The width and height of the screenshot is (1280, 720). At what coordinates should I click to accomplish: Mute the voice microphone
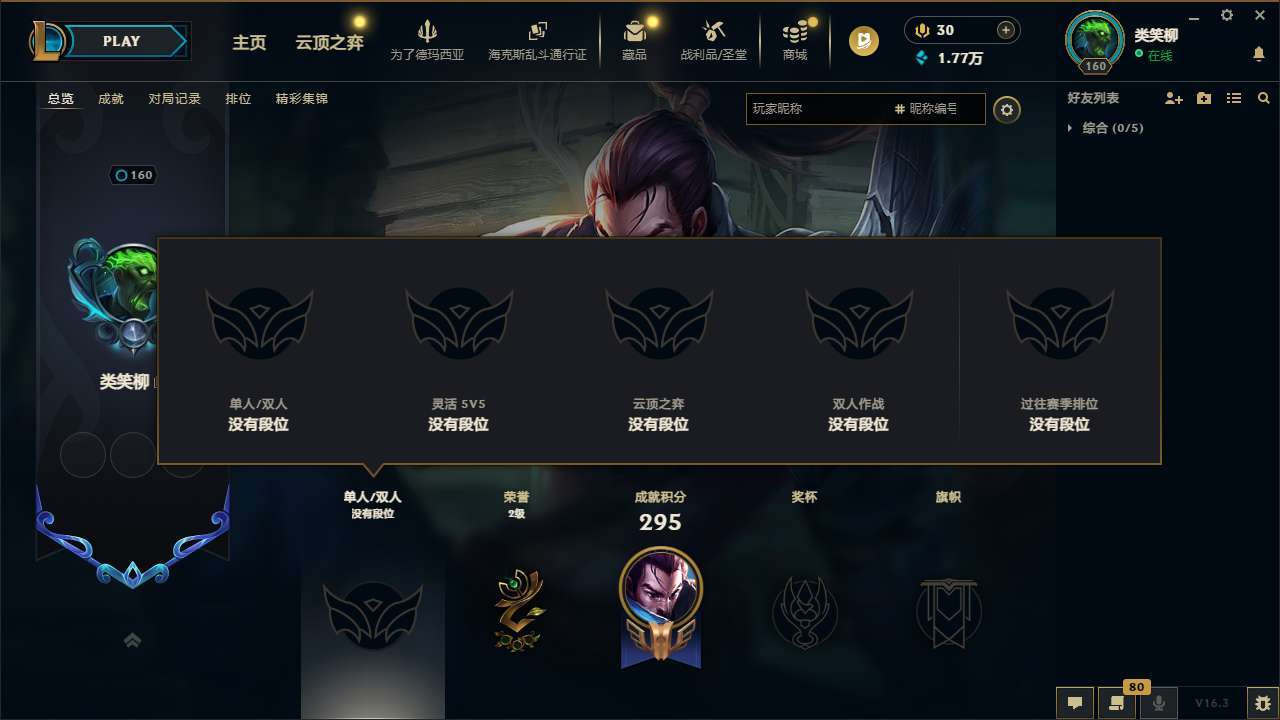(1158, 703)
